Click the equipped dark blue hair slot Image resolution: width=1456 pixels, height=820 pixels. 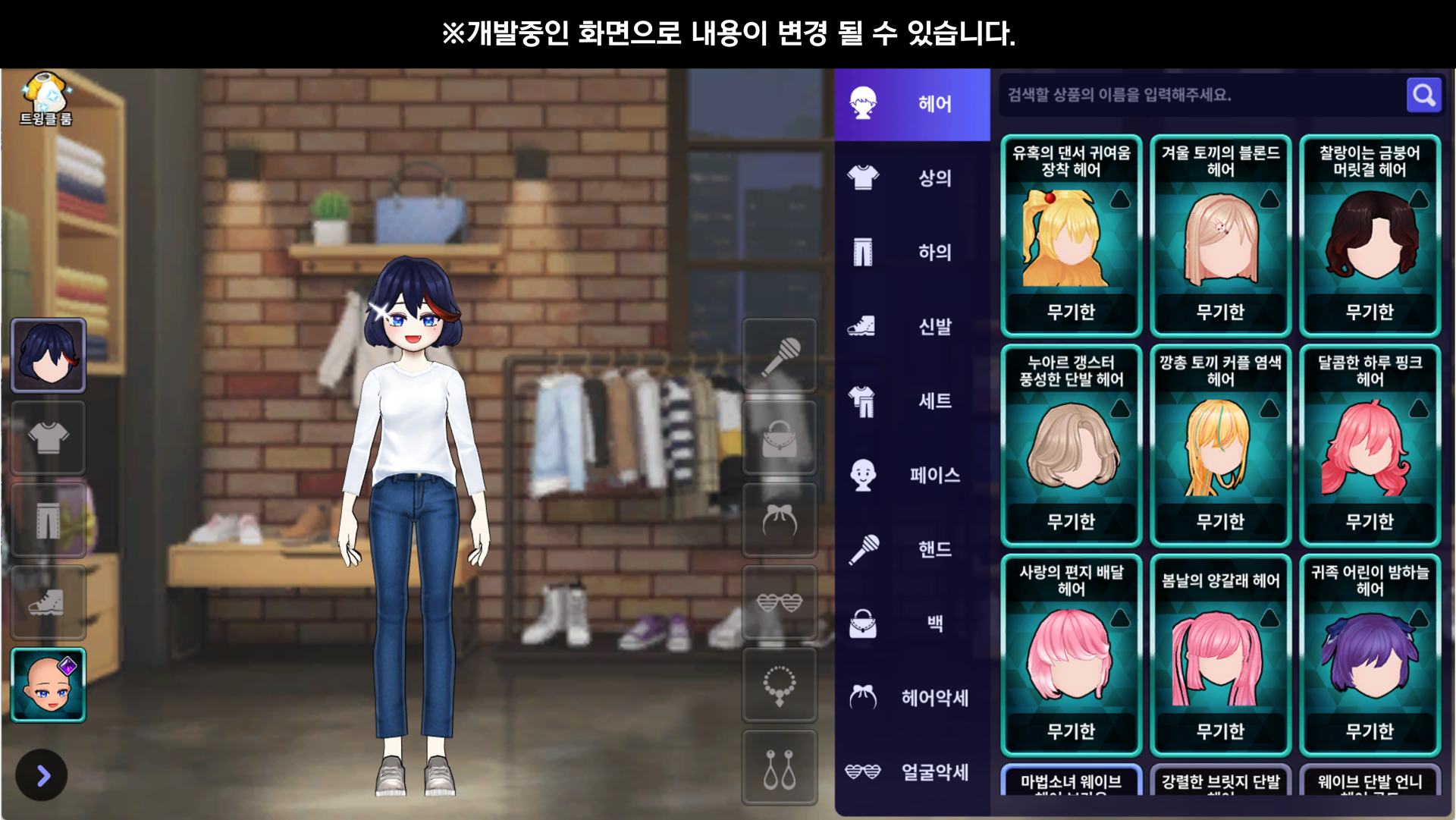[x=49, y=355]
